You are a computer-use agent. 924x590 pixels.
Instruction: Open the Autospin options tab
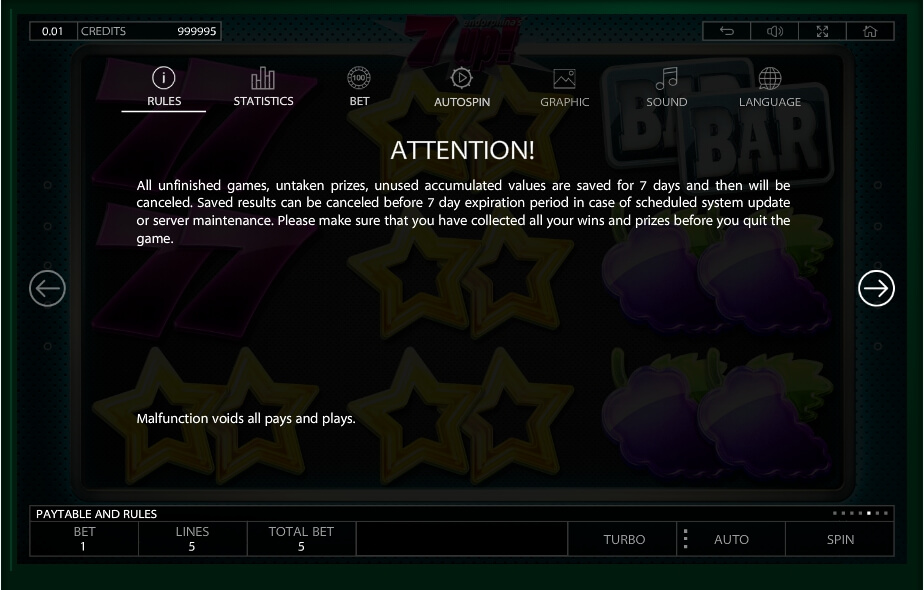tap(461, 87)
